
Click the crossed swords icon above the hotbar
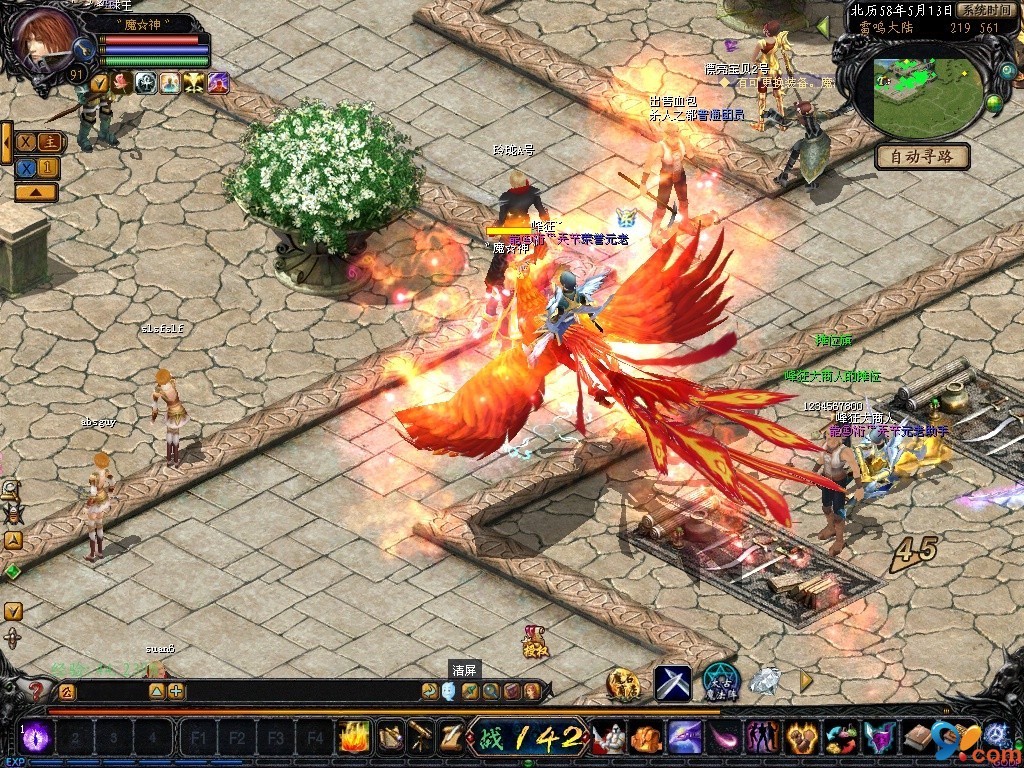pos(673,683)
